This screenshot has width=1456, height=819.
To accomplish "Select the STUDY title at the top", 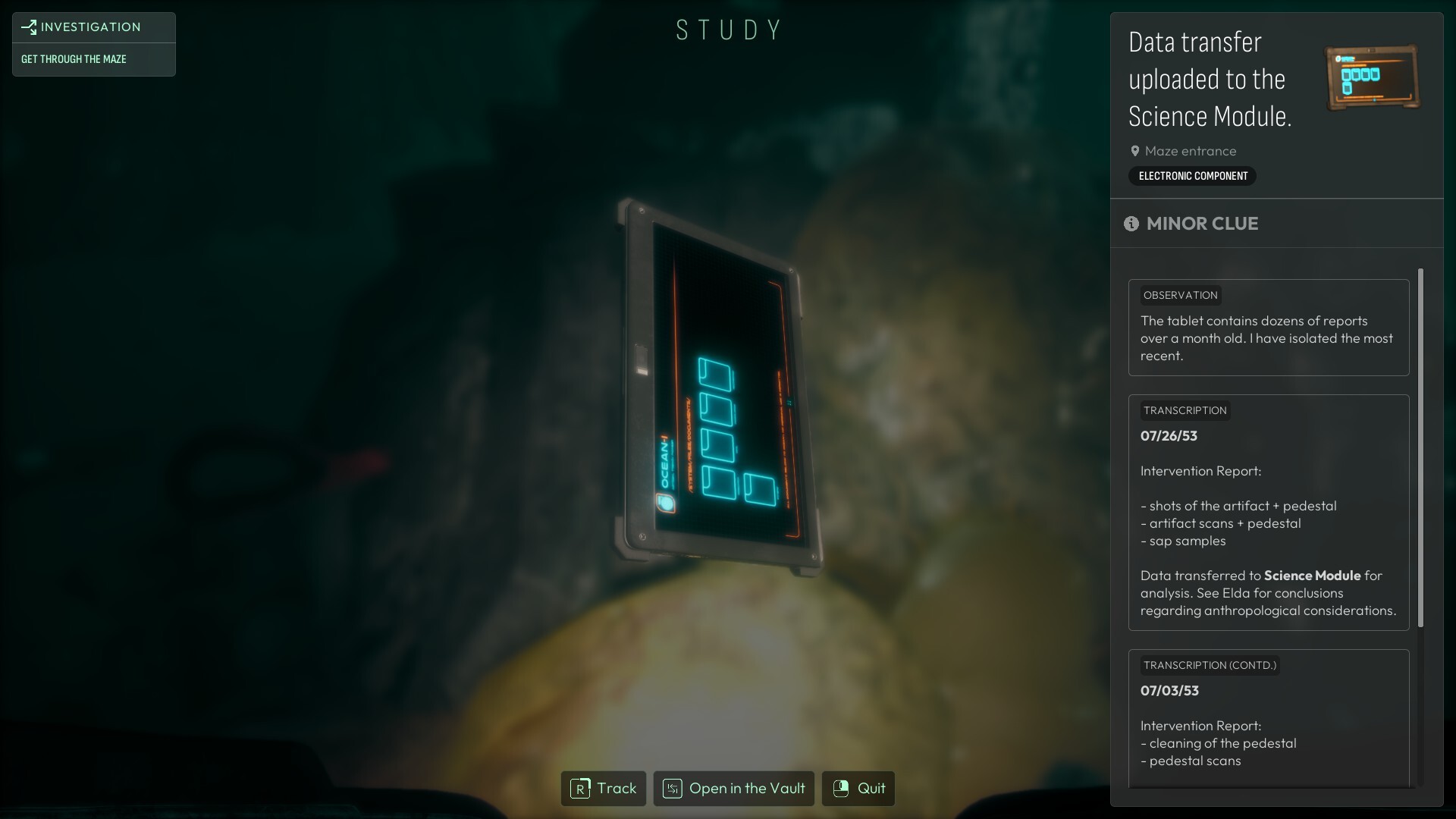I will pyautogui.click(x=729, y=29).
